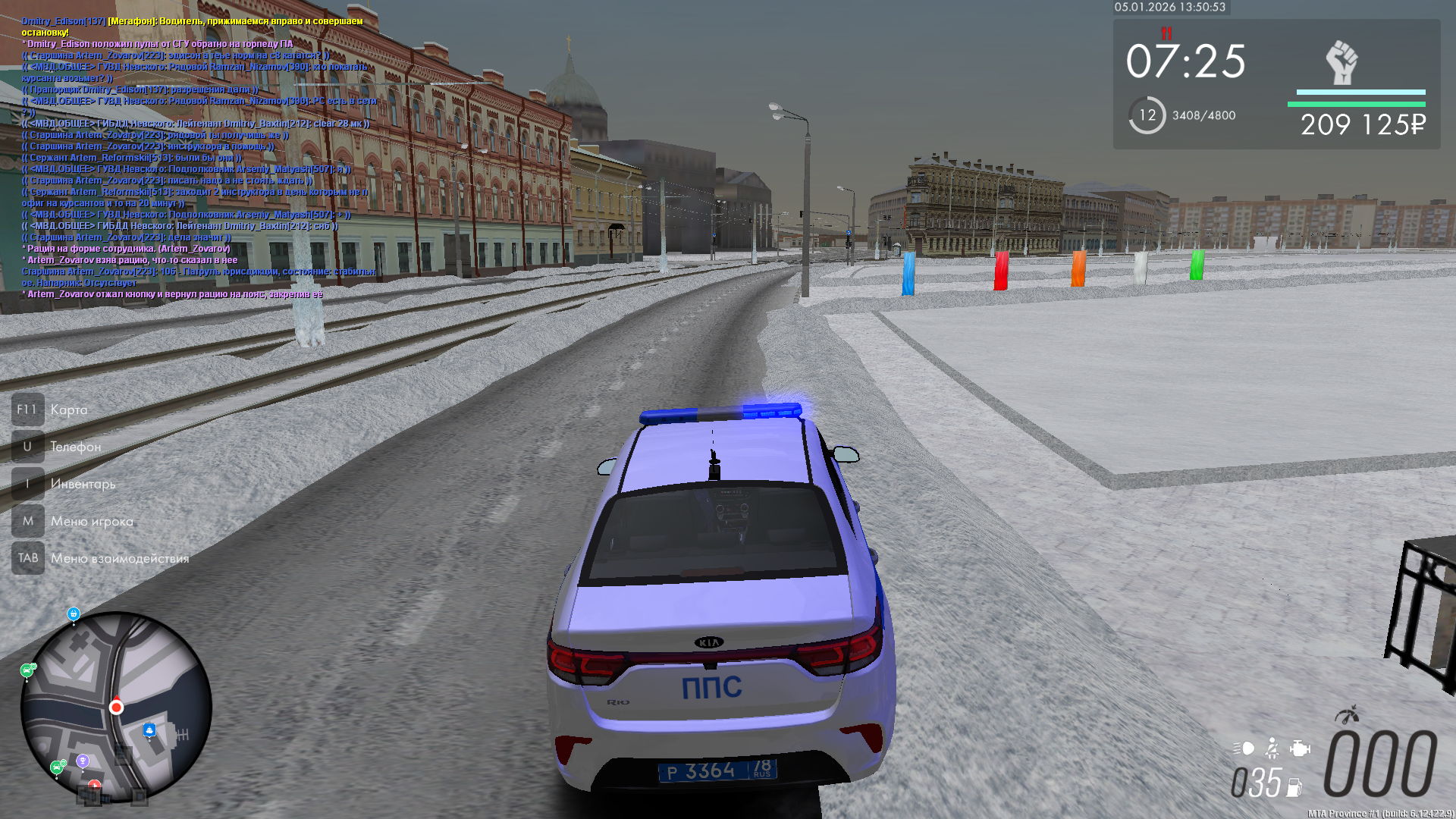Open the Телефон phone entry
Screen dimensions: 1456x819
[75, 447]
